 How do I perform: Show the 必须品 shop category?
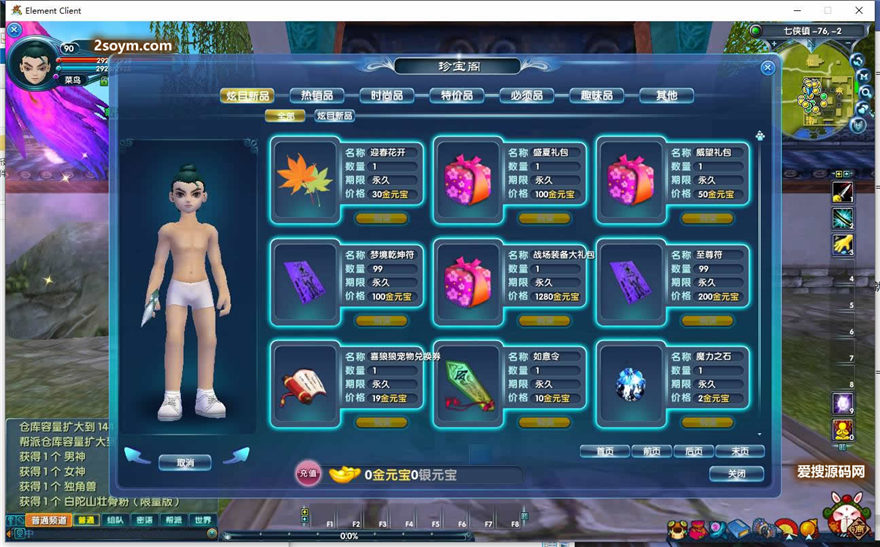pos(527,95)
